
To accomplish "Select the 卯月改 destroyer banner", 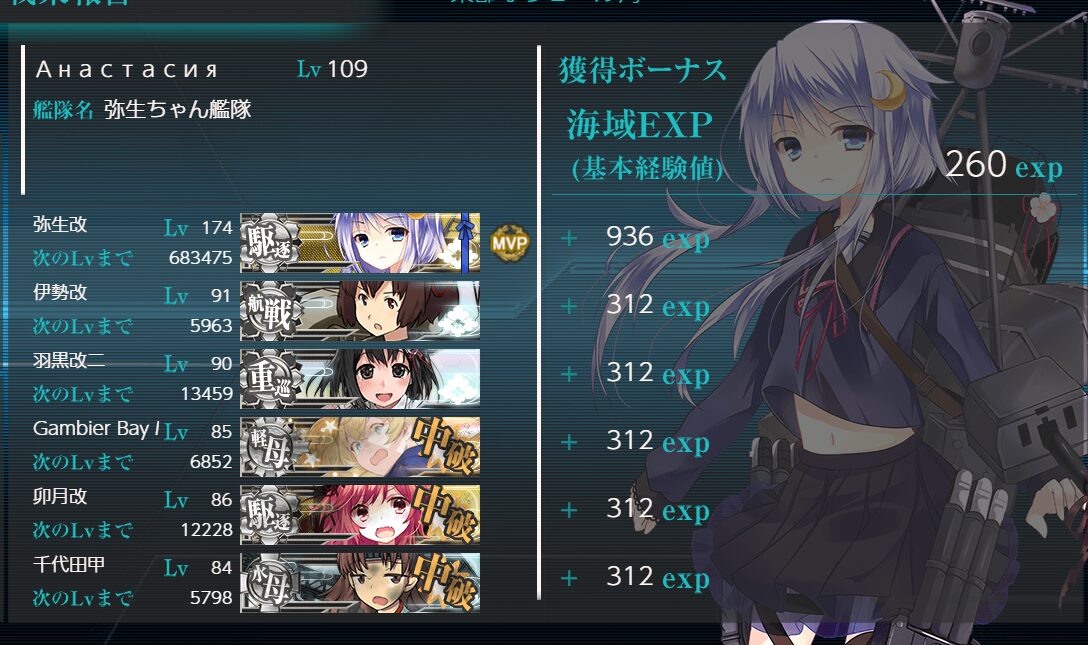I will click(x=360, y=514).
